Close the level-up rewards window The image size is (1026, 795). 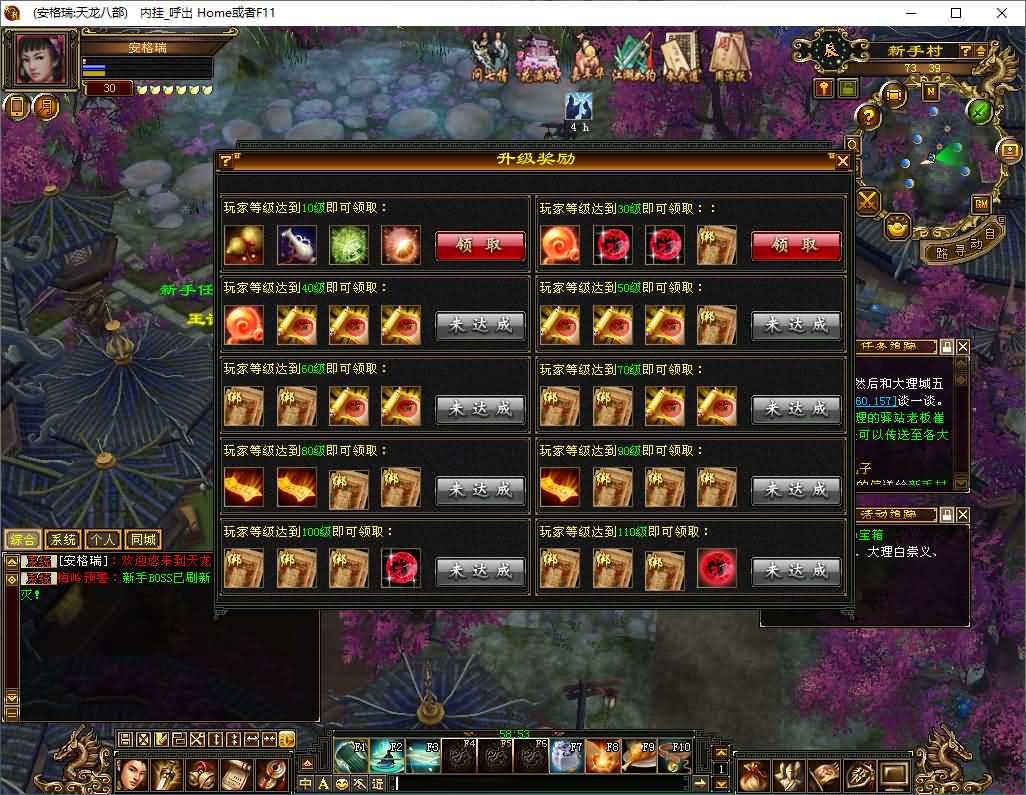tap(843, 161)
